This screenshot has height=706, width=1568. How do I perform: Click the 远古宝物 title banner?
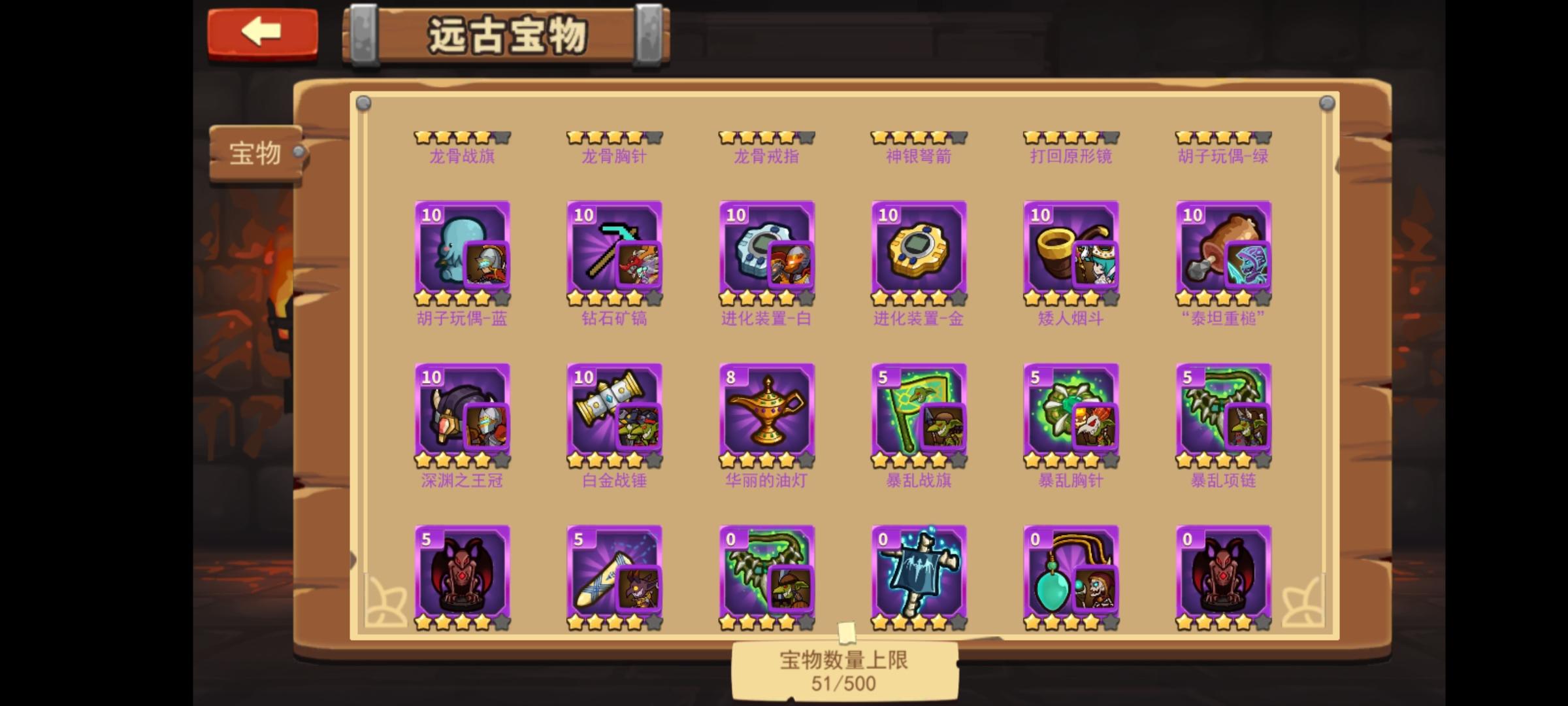[506, 34]
